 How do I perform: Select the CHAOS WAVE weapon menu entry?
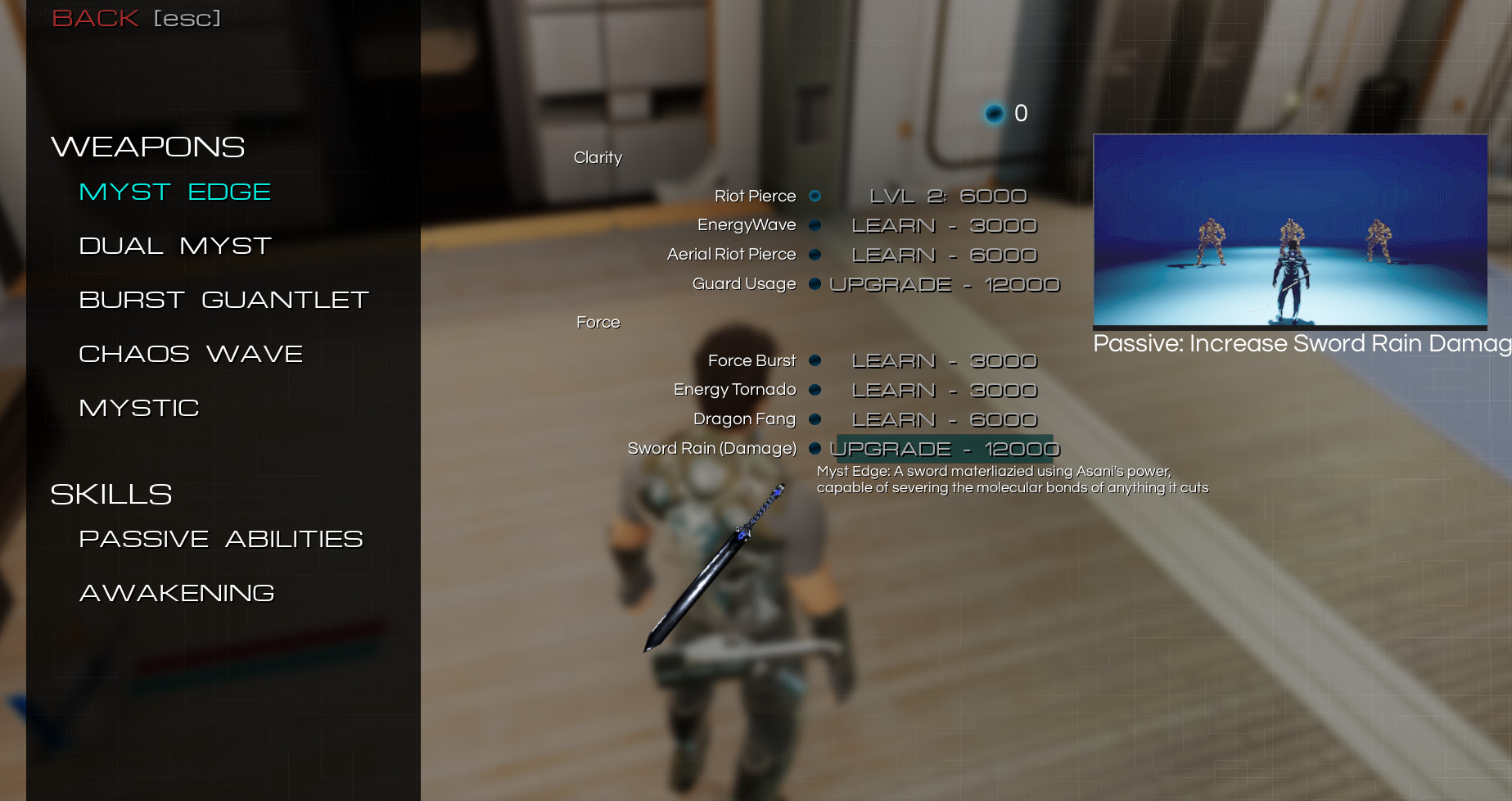point(190,353)
